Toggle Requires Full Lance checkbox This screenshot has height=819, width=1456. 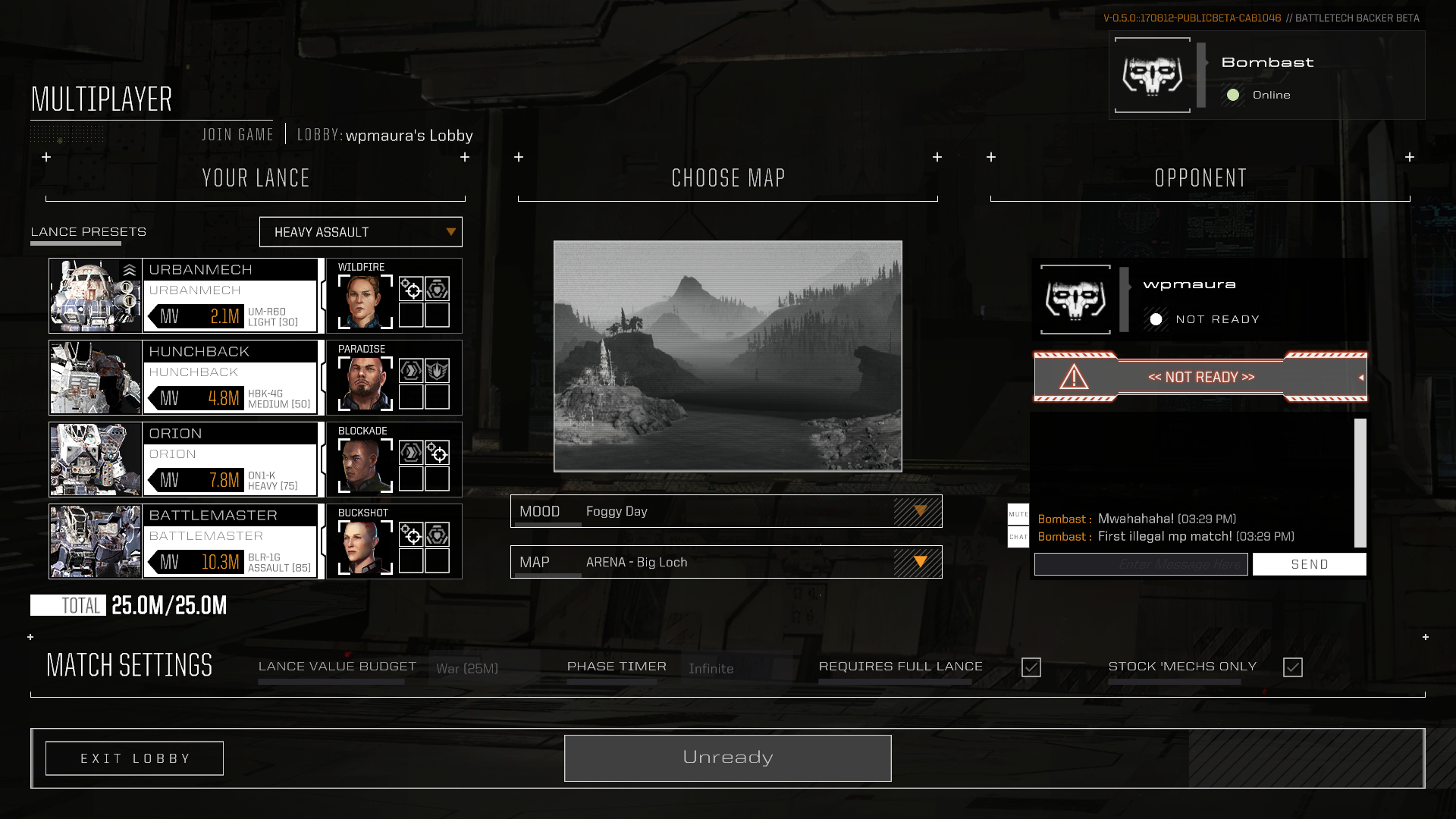(x=1031, y=667)
